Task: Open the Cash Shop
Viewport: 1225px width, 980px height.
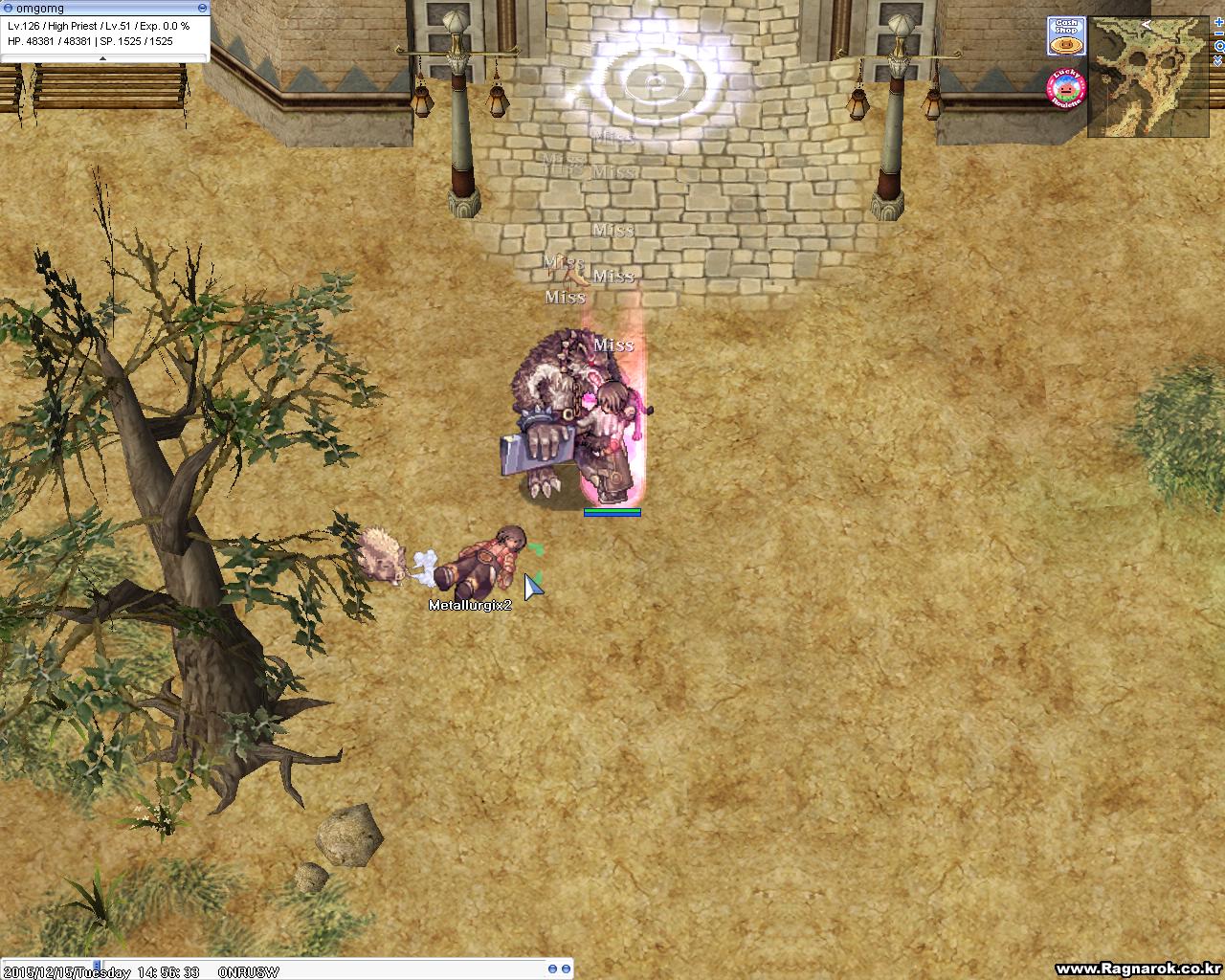Action: coord(1066,36)
